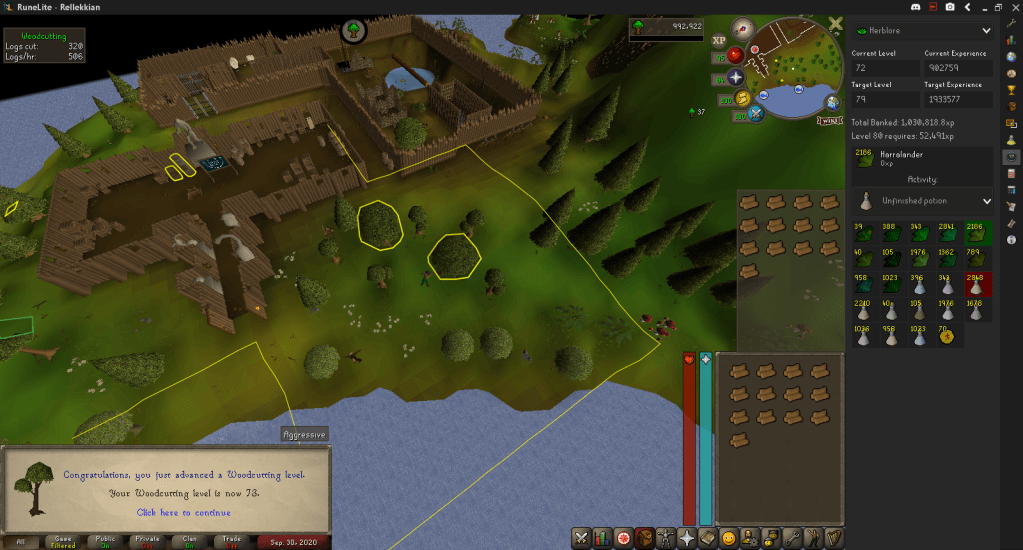Image resolution: width=1023 pixels, height=550 pixels.
Task: Toggle run with the energy boot orb
Action: 740,97
